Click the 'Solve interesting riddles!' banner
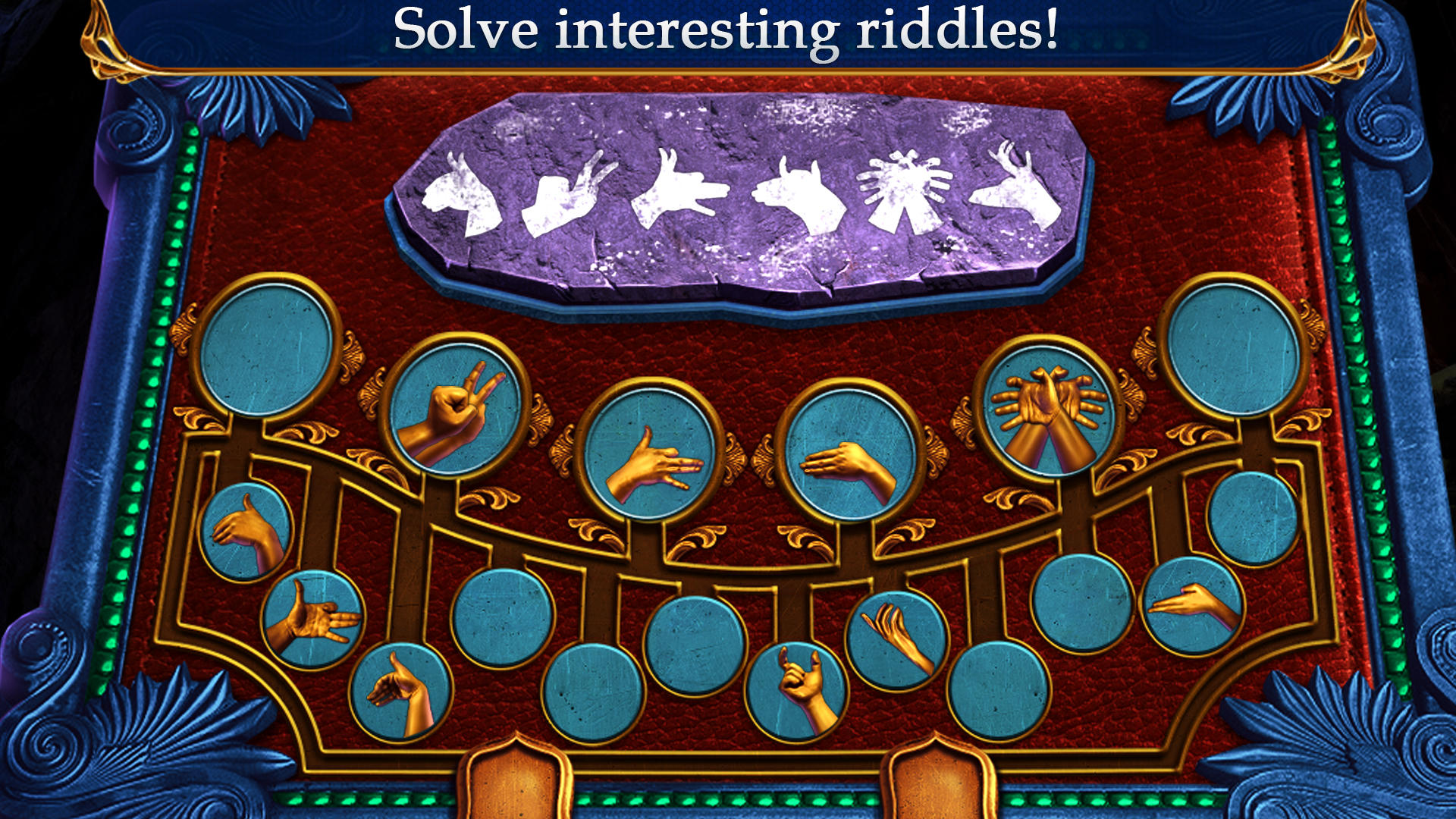 coord(728,30)
